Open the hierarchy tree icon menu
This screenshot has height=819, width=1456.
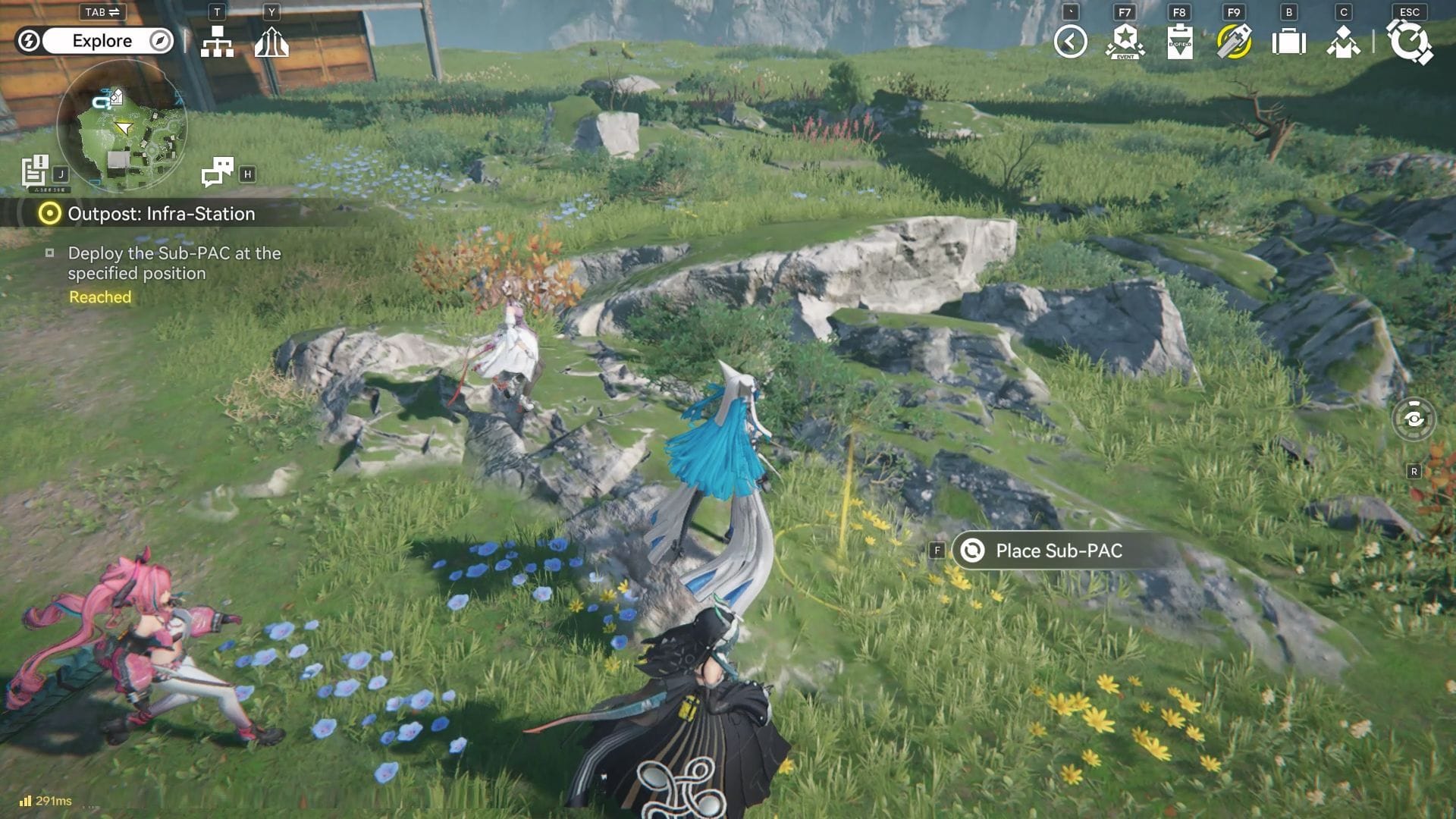pos(217,42)
